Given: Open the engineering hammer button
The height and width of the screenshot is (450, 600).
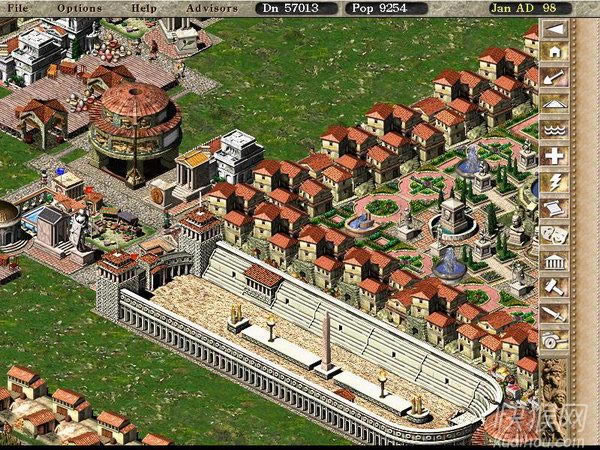Looking at the screenshot, I should click(x=553, y=286).
